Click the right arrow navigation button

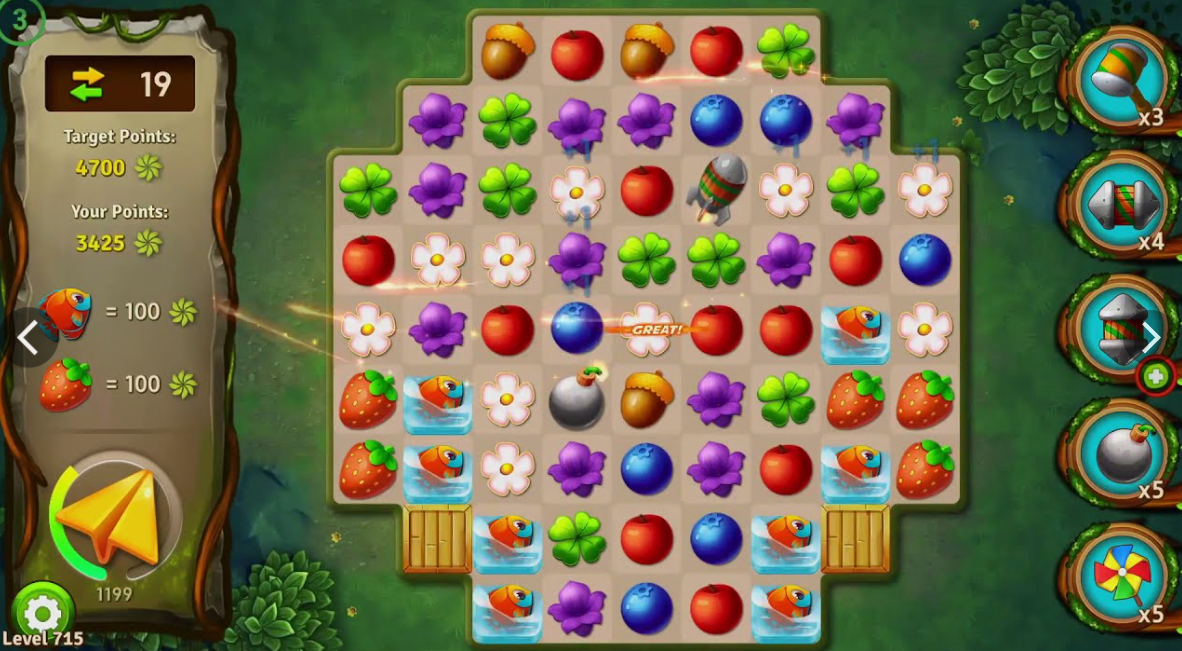1152,338
